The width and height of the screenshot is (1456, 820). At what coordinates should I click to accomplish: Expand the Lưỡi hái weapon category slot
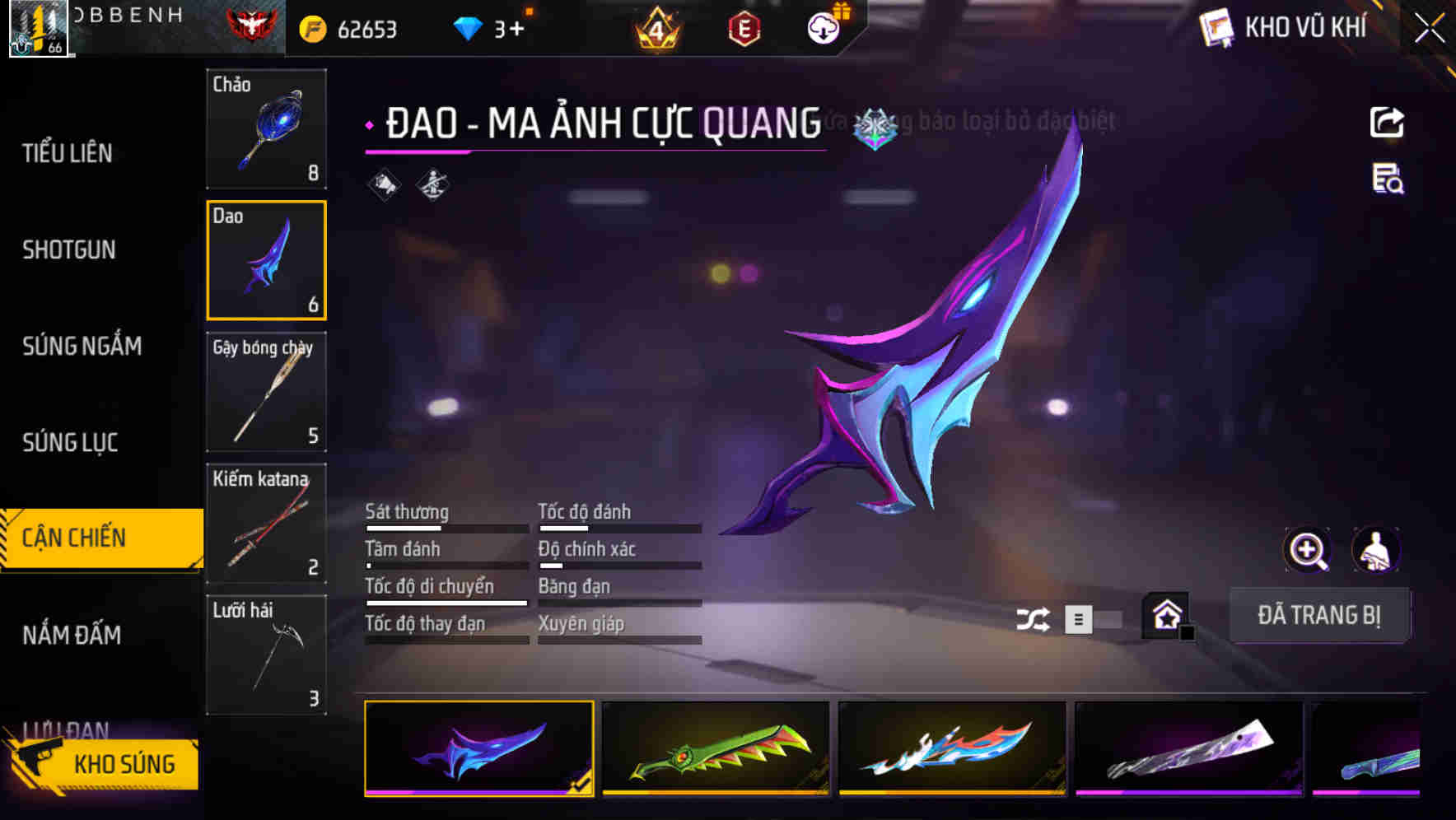[x=266, y=655]
